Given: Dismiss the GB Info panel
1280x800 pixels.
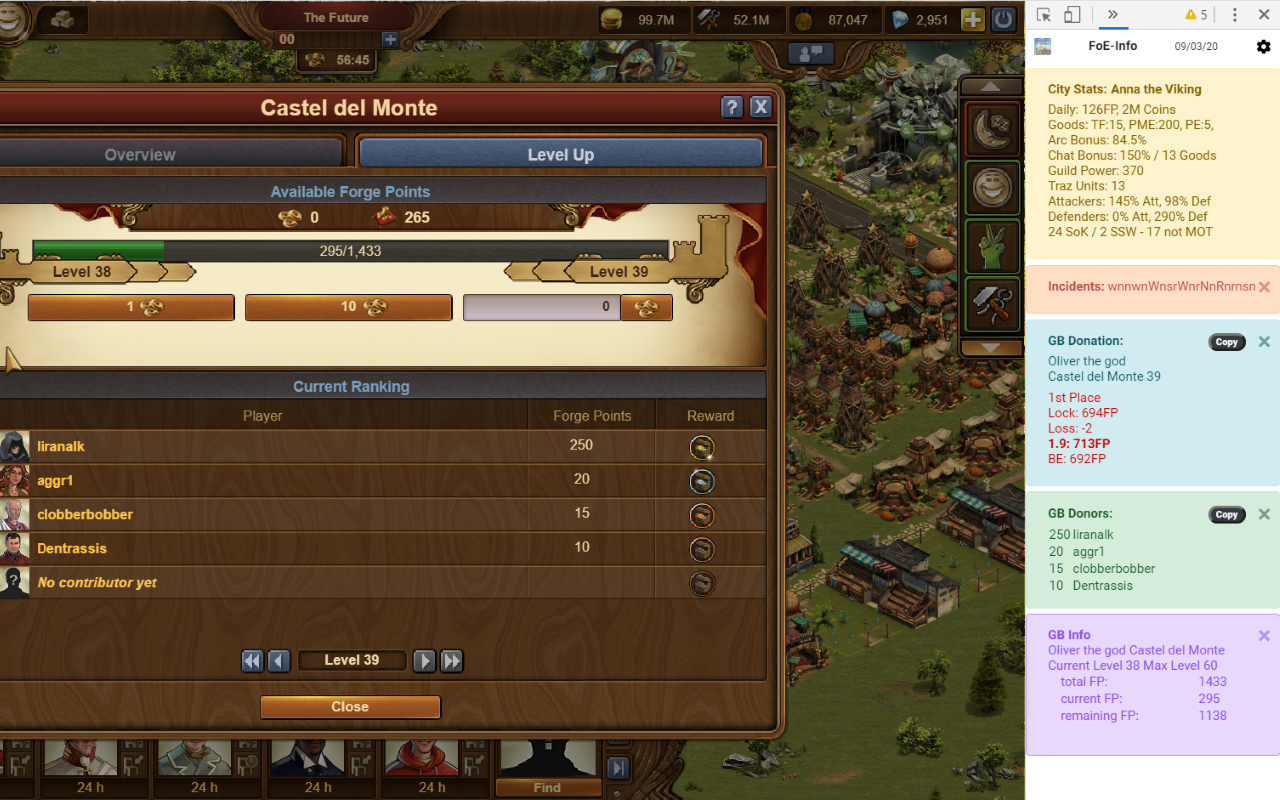Looking at the screenshot, I should (x=1264, y=636).
